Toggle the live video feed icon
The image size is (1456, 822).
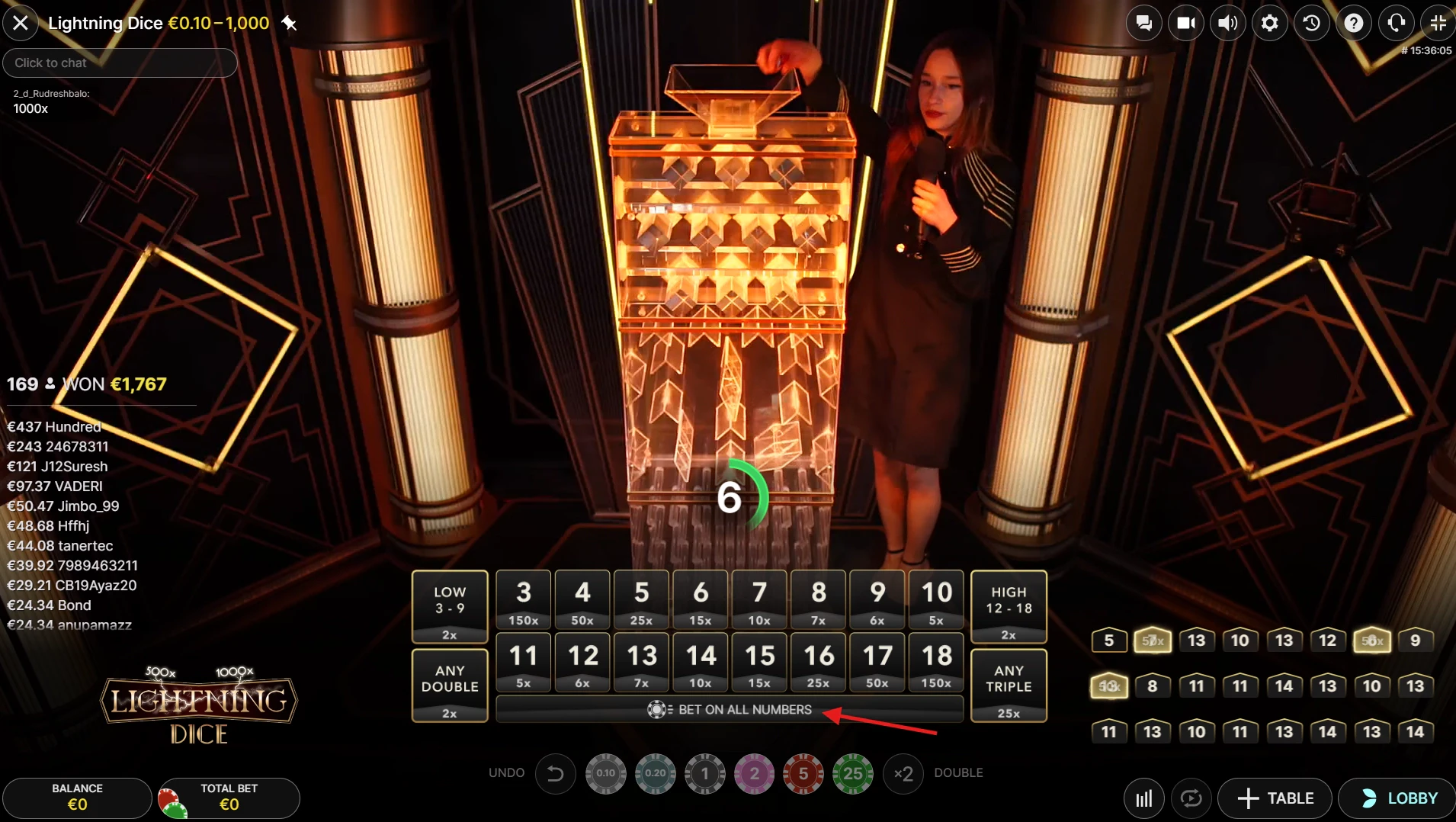(1185, 22)
